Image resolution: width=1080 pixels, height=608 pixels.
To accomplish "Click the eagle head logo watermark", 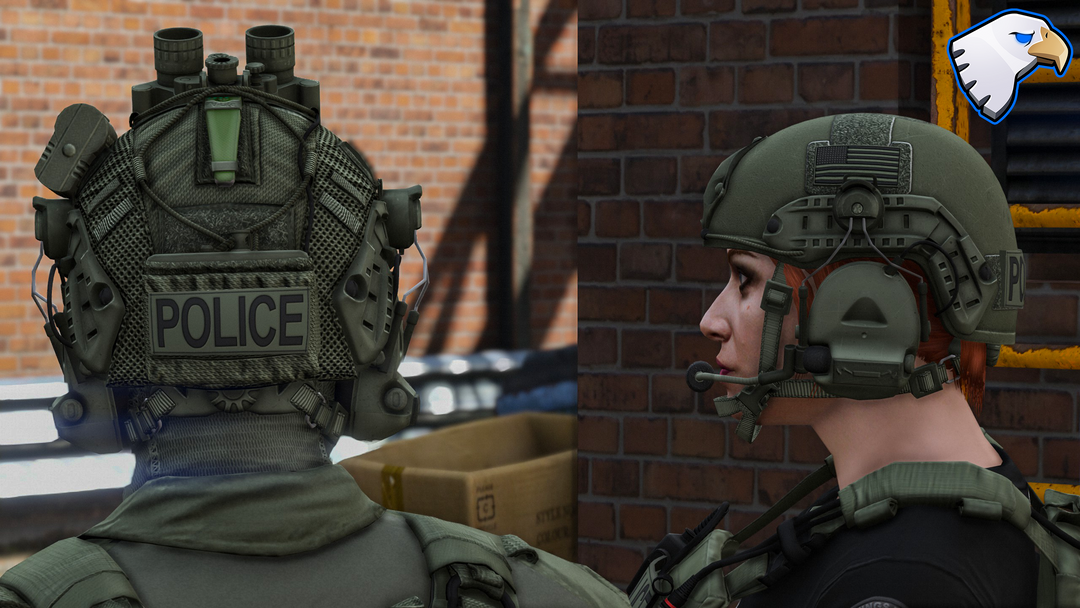I will [1005, 63].
